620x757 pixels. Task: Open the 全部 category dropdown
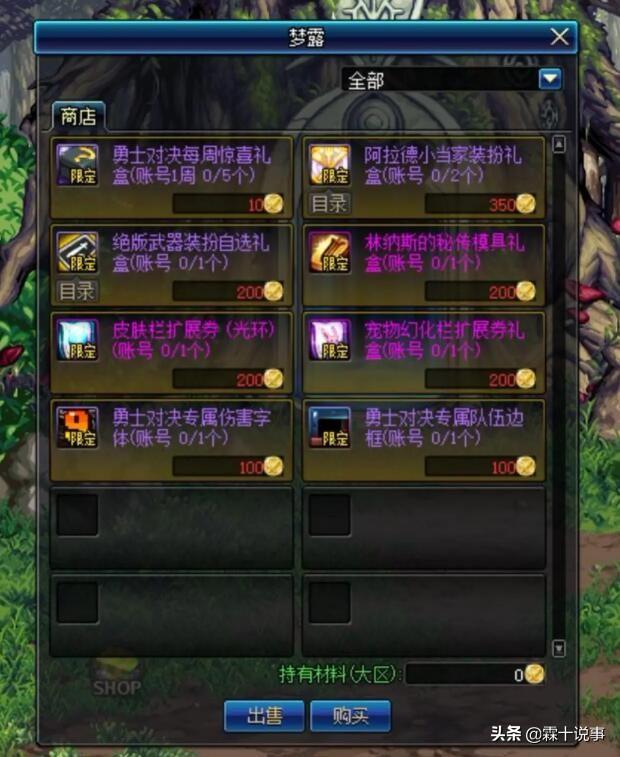(x=549, y=80)
